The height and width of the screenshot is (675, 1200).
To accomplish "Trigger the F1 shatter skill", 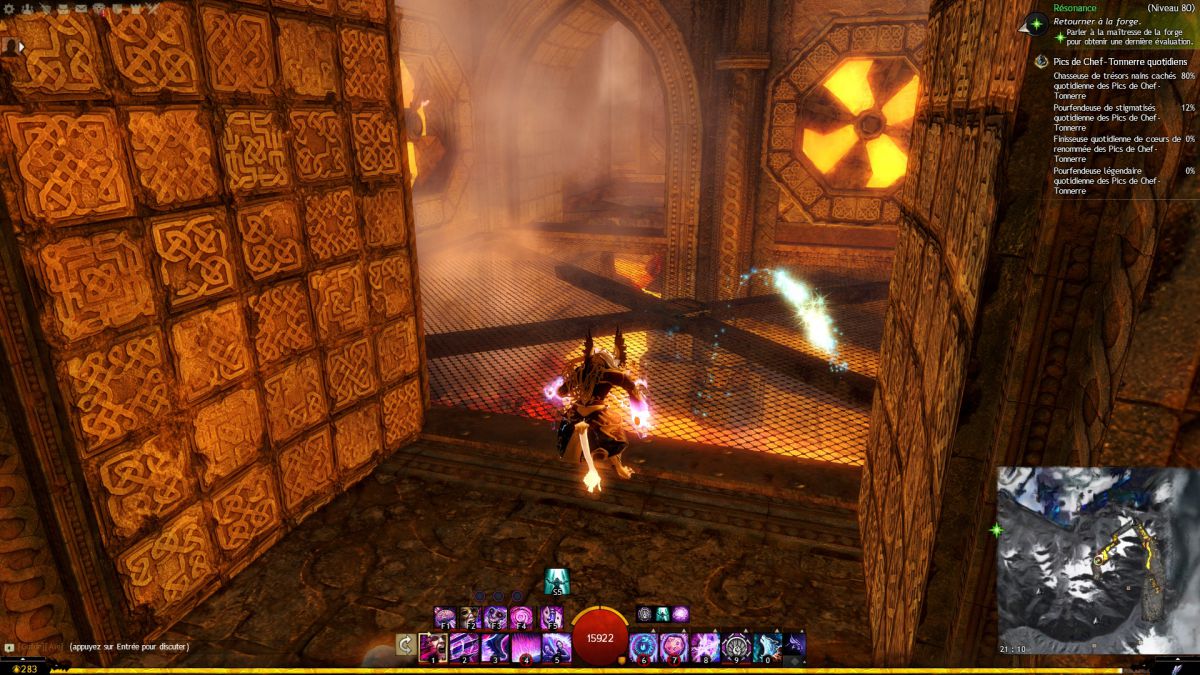I will (444, 616).
